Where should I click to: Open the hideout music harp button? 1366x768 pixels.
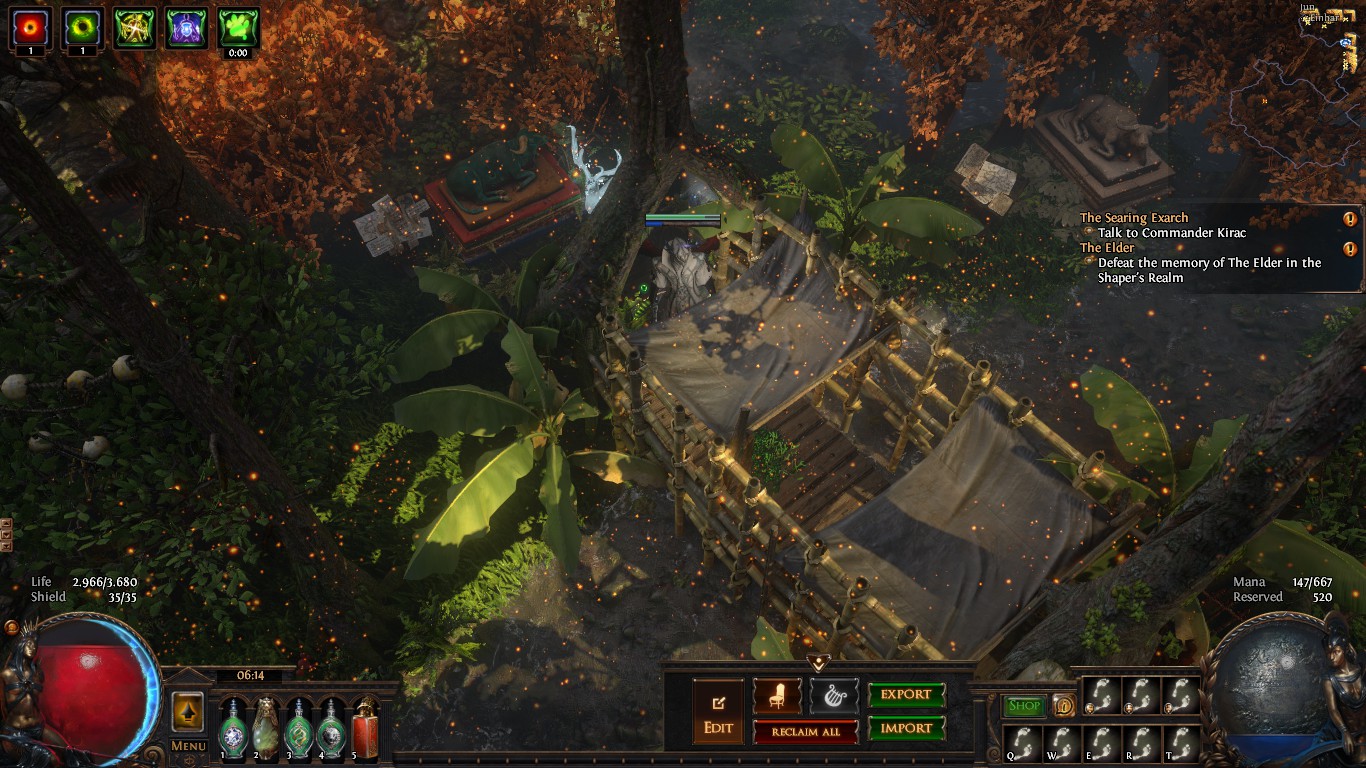pyautogui.click(x=833, y=696)
